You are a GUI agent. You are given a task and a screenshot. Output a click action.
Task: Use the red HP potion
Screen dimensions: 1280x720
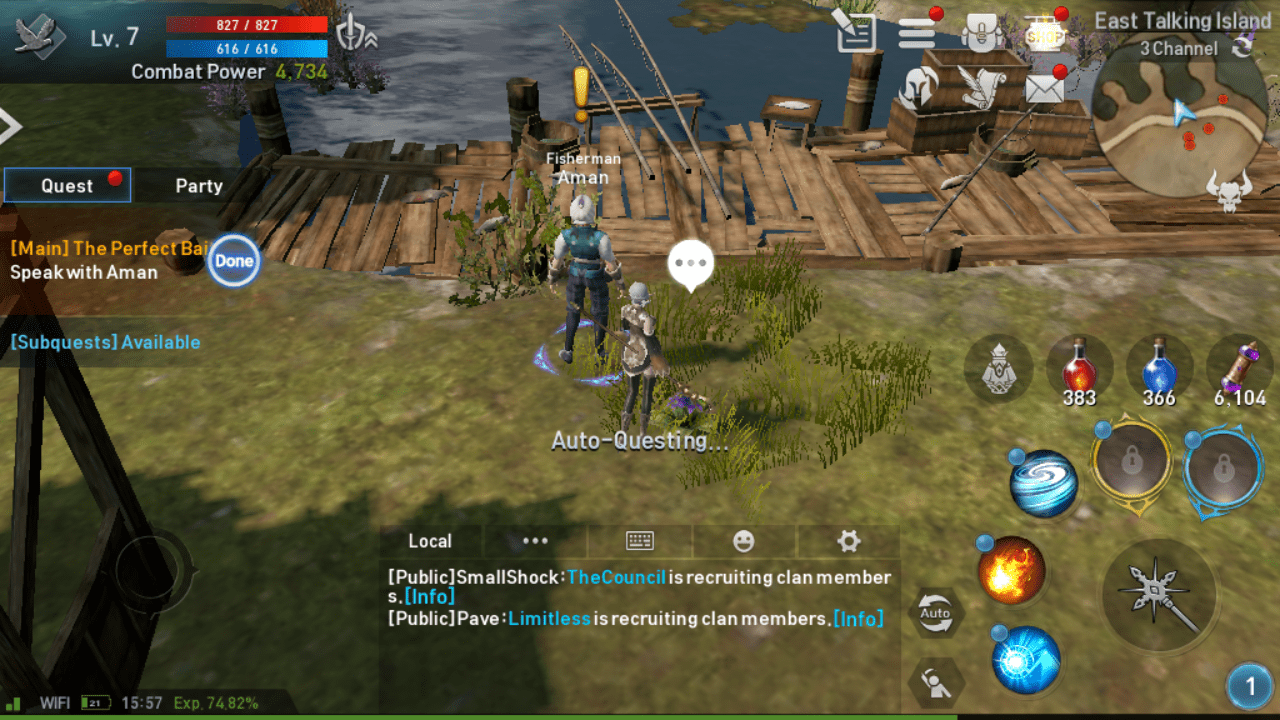coord(1079,366)
